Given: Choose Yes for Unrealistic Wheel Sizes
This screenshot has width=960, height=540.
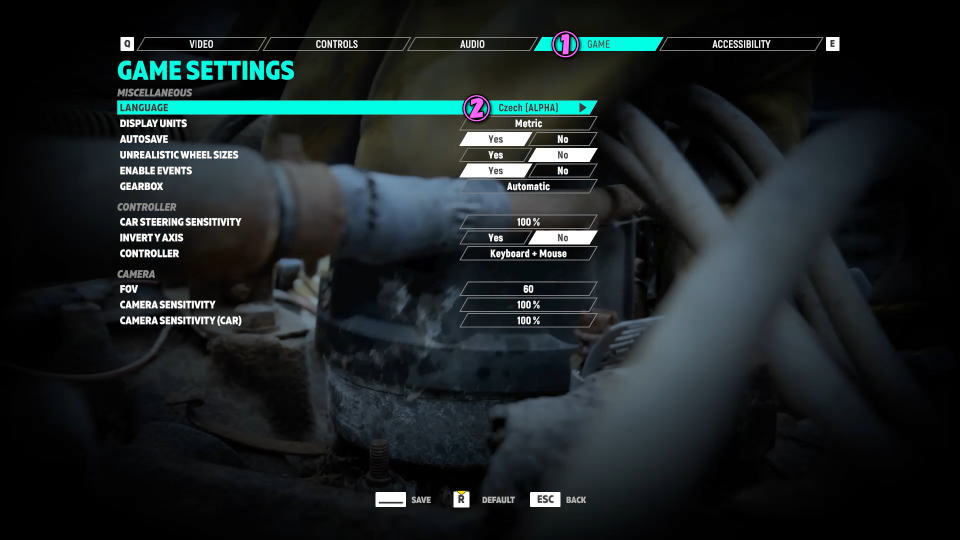Looking at the screenshot, I should pyautogui.click(x=495, y=155).
